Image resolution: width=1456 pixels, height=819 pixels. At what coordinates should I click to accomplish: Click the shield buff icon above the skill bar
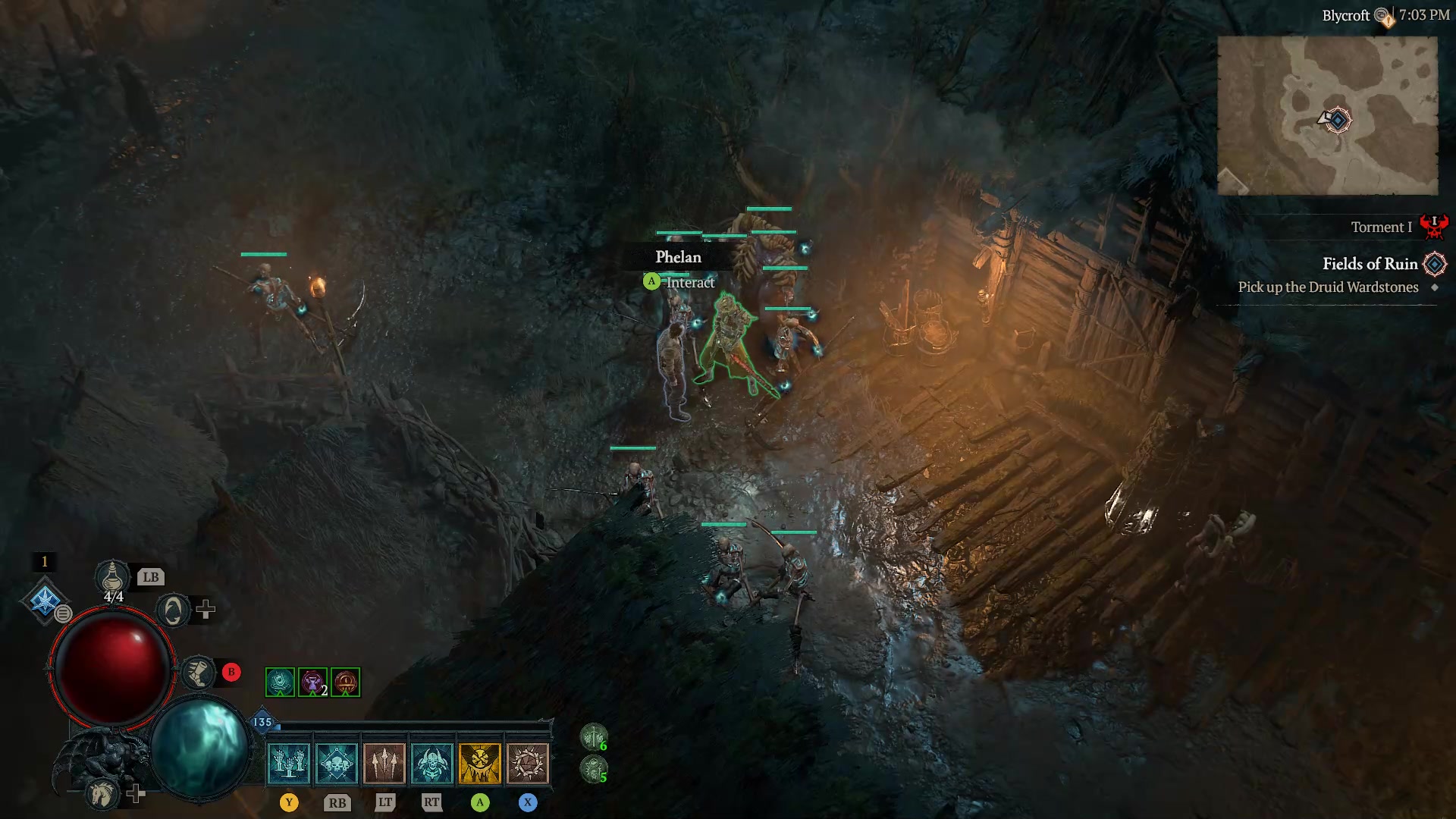coord(279,682)
